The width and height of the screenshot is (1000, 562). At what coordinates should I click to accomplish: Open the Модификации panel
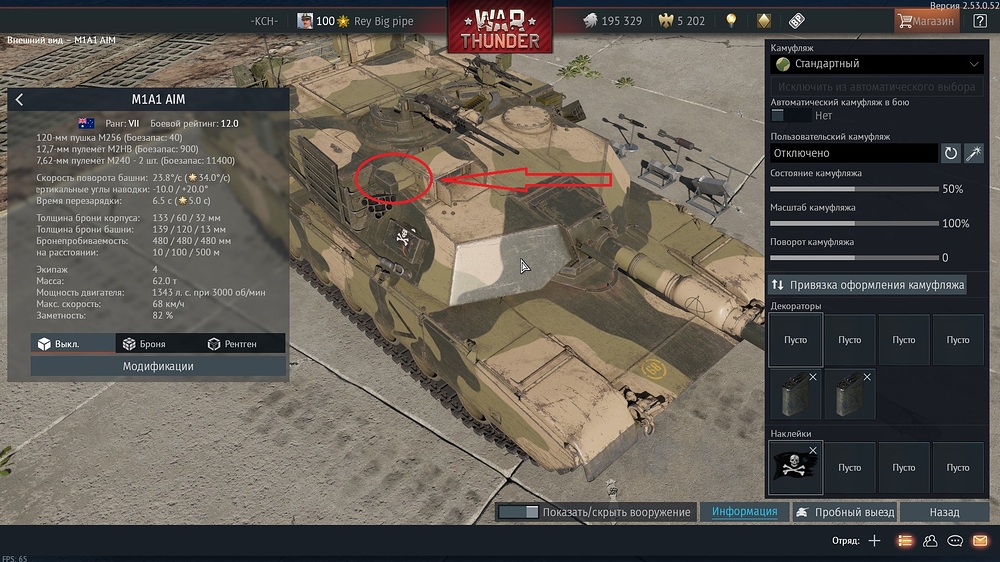pos(158,366)
